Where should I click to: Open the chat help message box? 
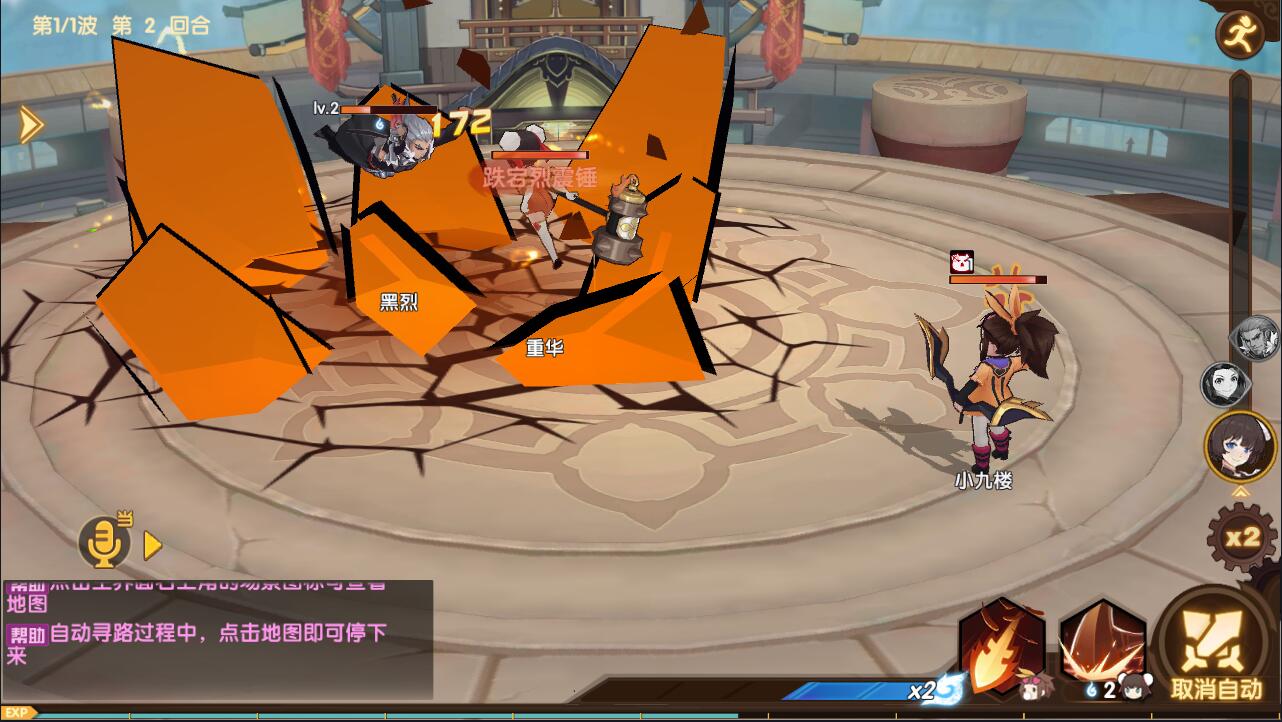pos(217,639)
